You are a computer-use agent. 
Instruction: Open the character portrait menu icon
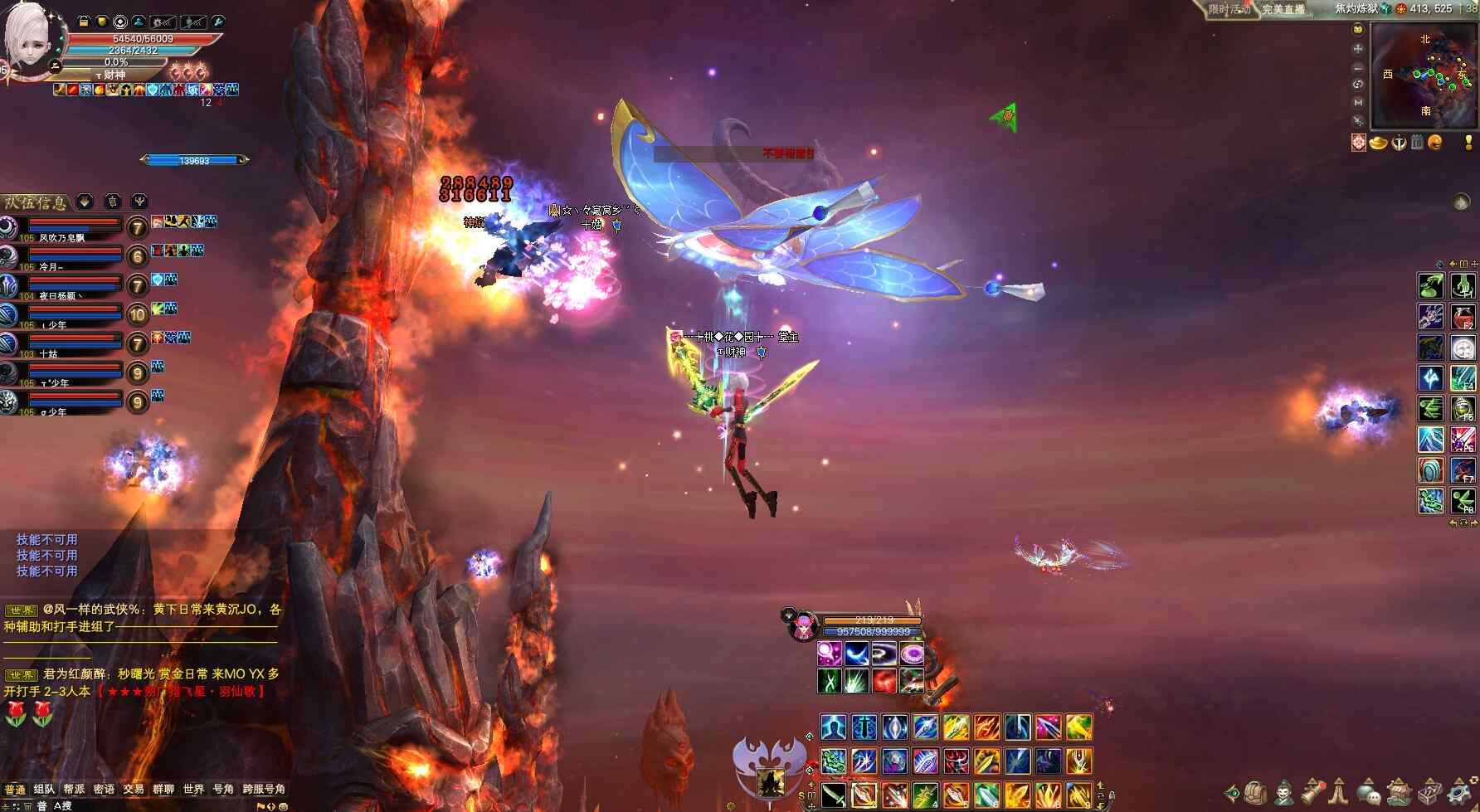point(1284,792)
